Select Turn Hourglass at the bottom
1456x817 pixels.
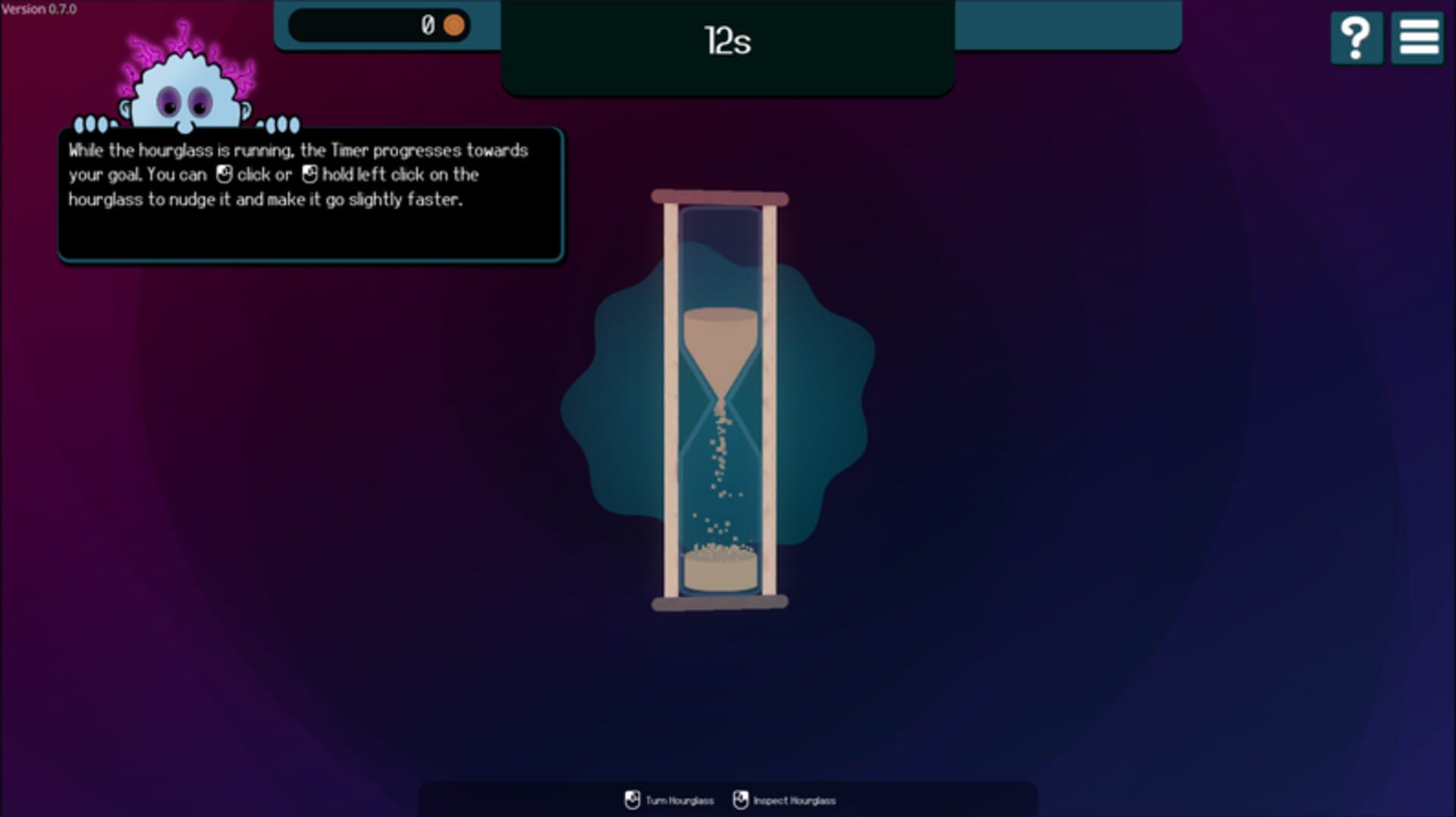tap(679, 800)
